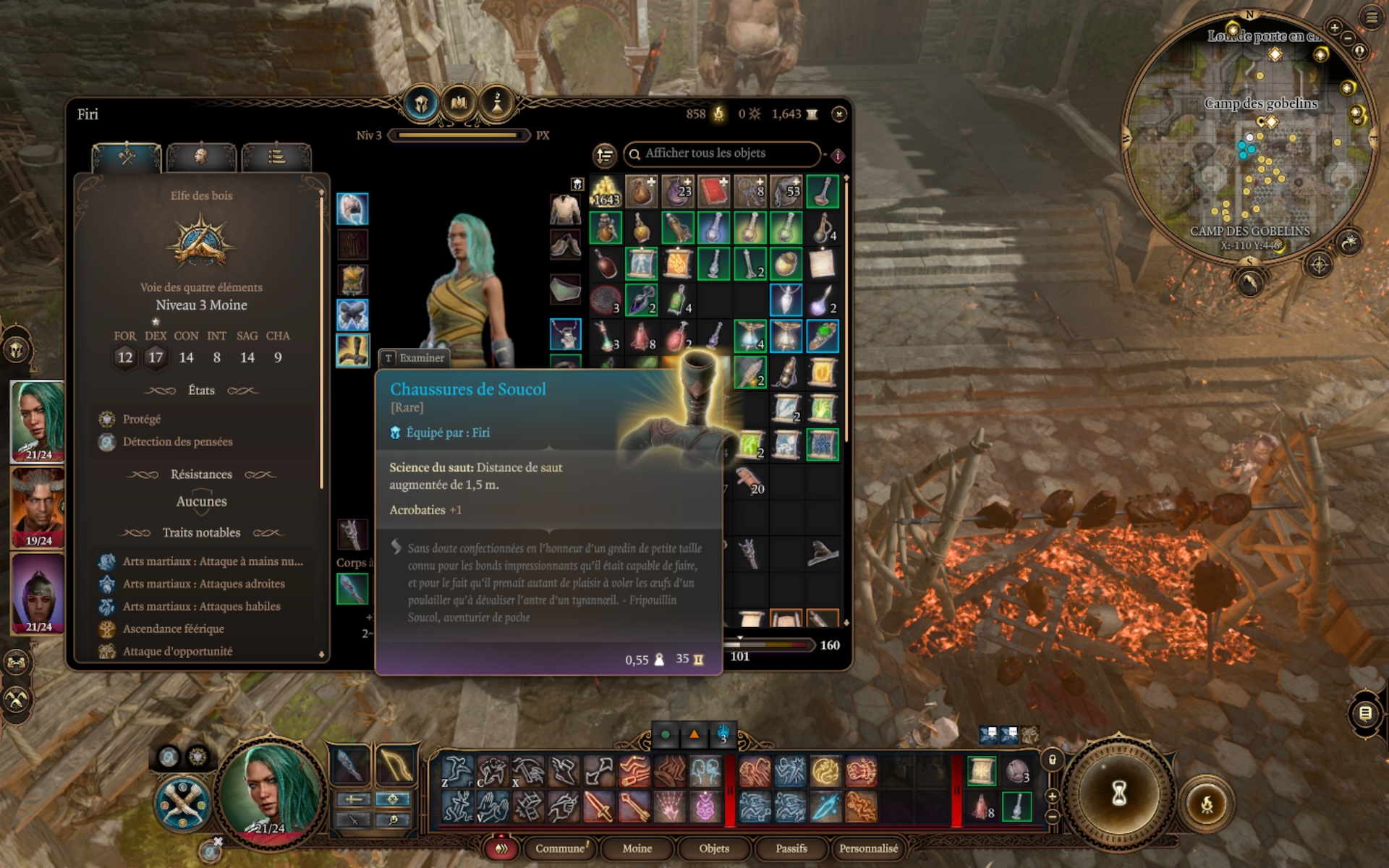Select the purple-haired party member portrait
1389x868 pixels.
(x=38, y=593)
